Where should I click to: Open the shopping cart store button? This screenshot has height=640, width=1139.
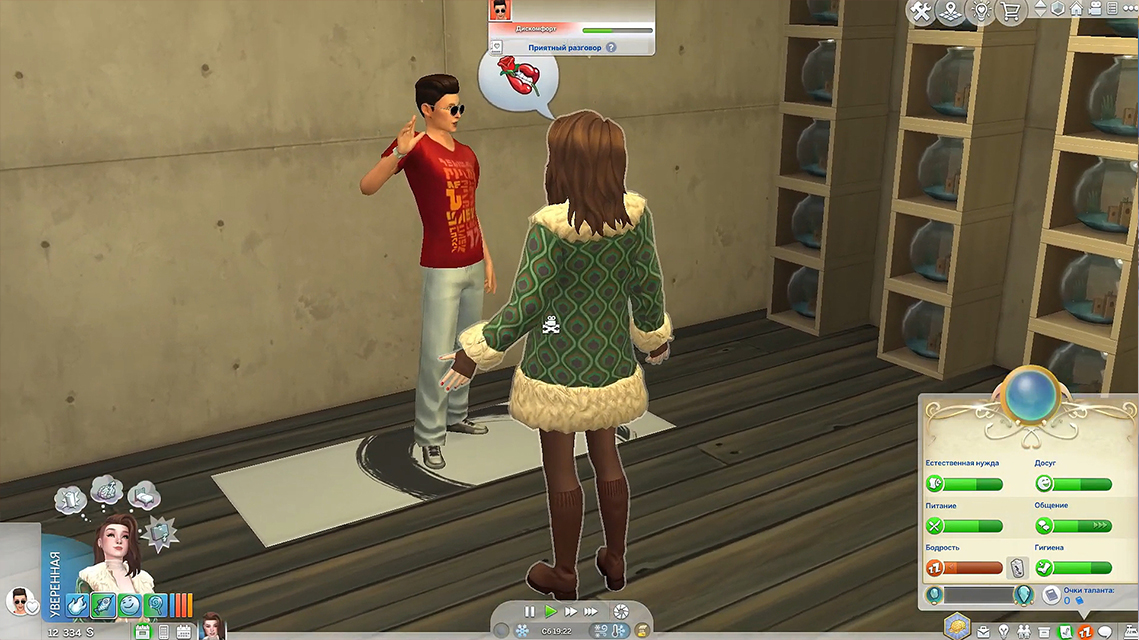1013,12
